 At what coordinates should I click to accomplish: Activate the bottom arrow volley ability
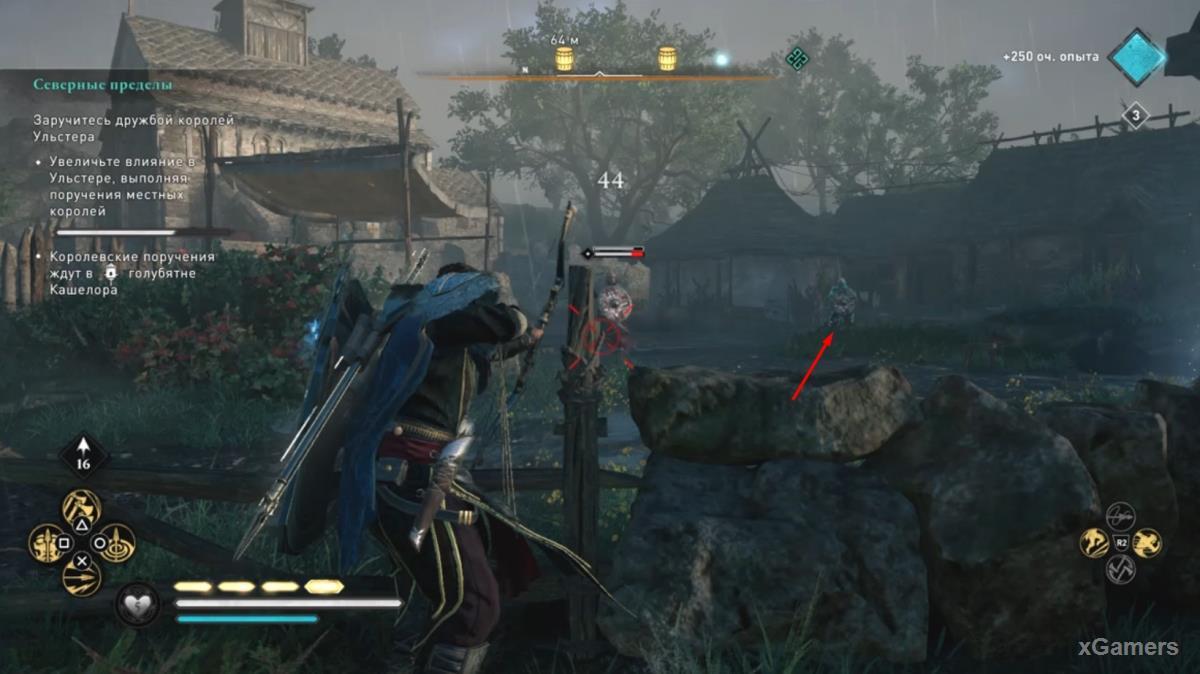point(82,577)
